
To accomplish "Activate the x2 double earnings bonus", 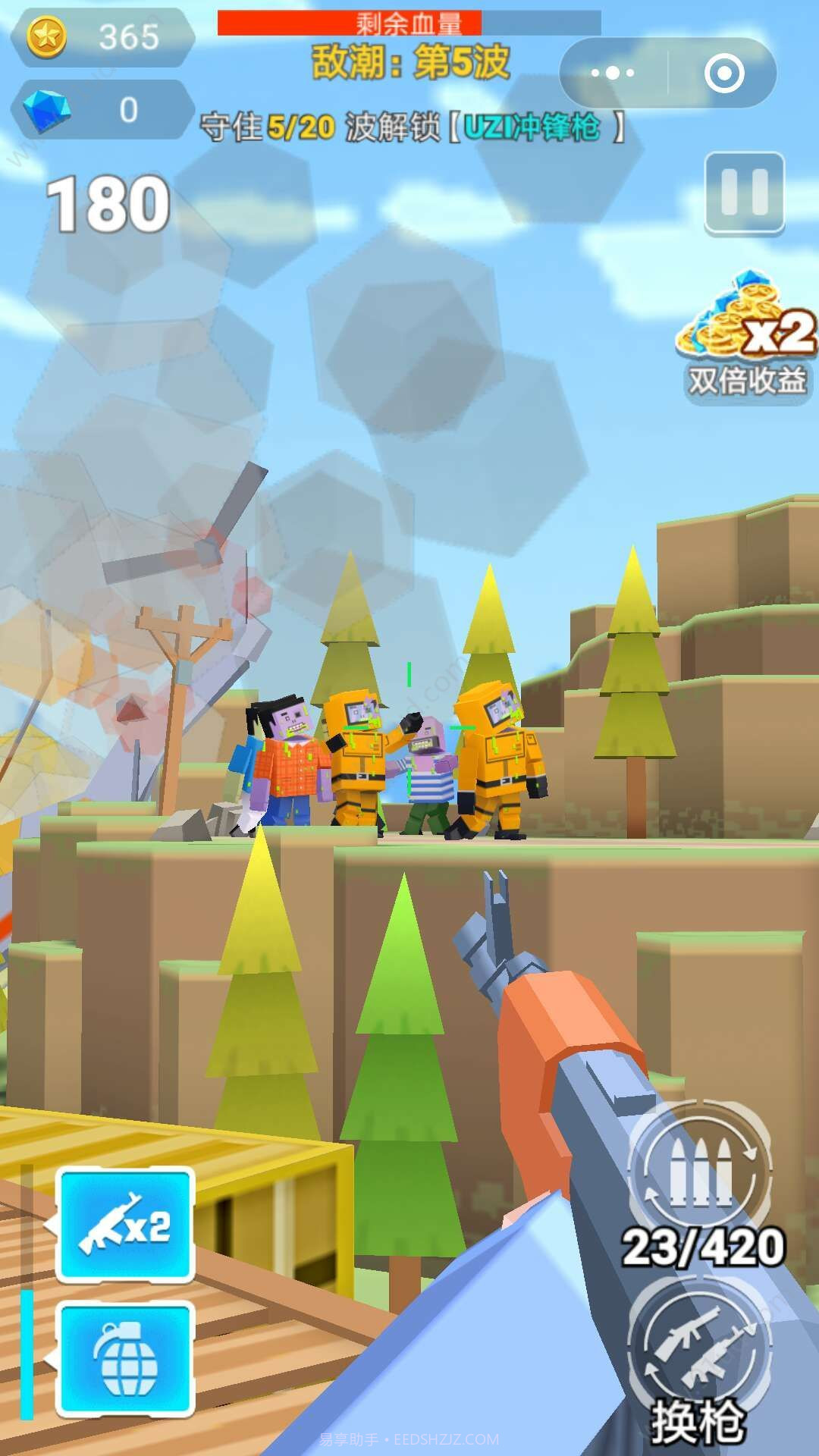I will point(746,336).
